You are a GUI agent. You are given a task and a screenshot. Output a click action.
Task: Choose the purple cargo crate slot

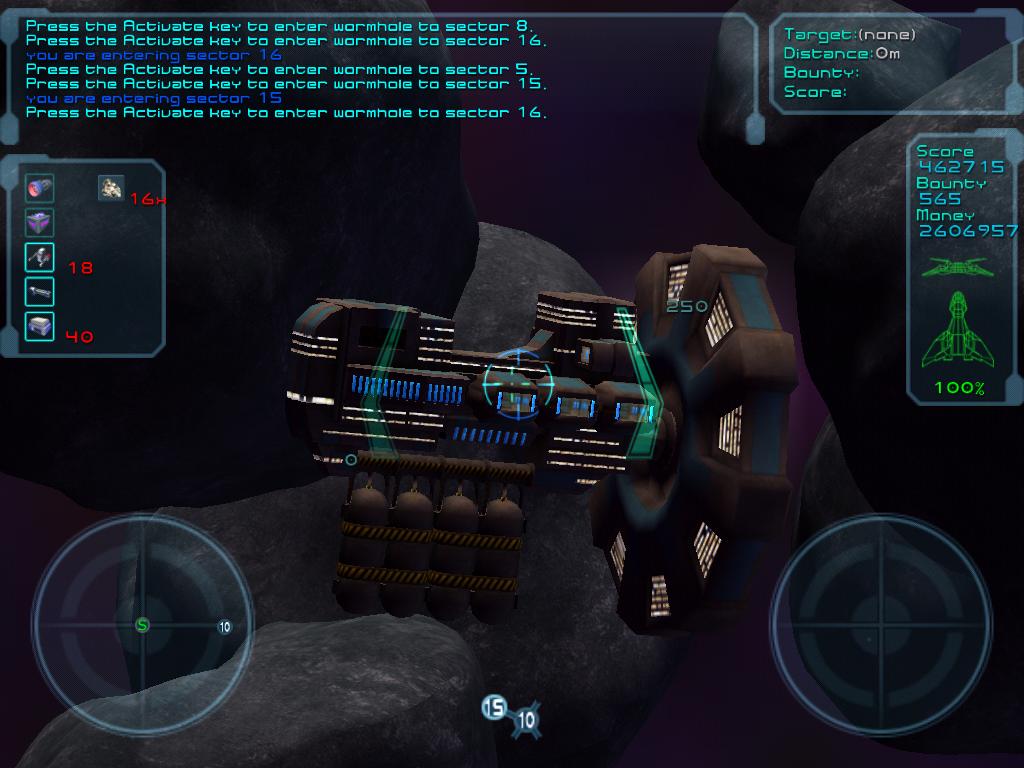click(39, 222)
